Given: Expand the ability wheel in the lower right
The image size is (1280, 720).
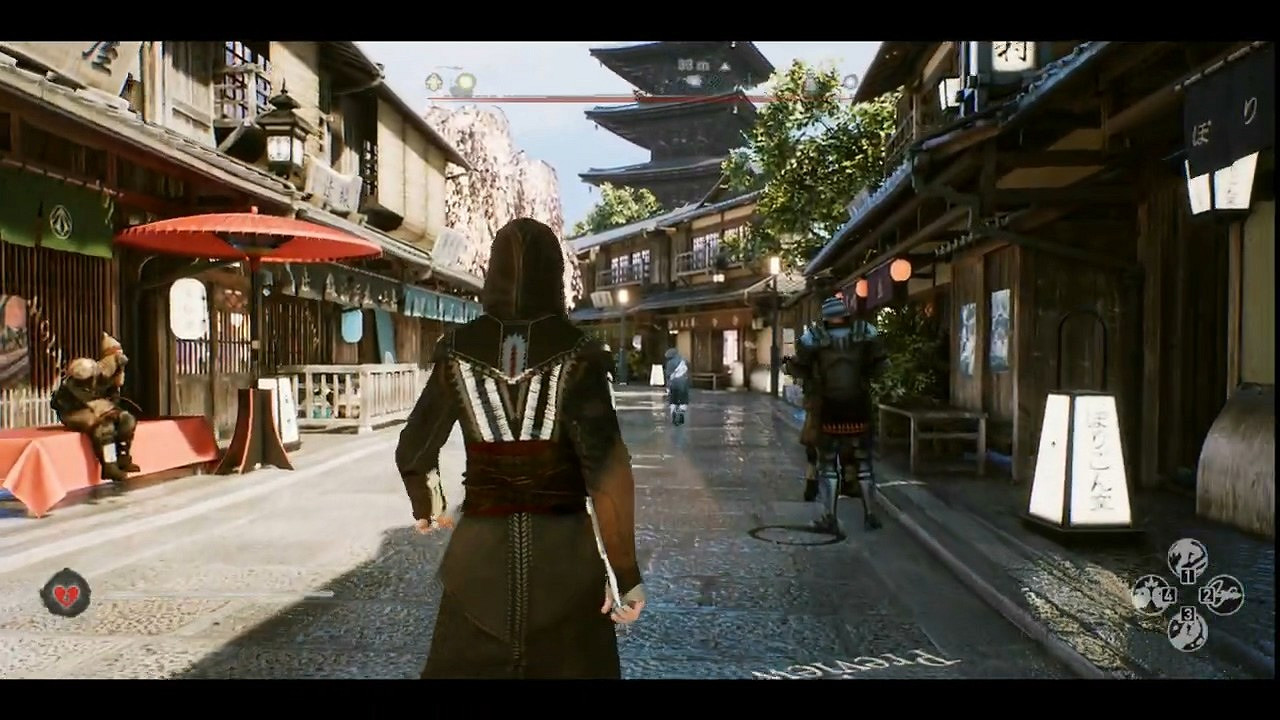Looking at the screenshot, I should point(1188,594).
